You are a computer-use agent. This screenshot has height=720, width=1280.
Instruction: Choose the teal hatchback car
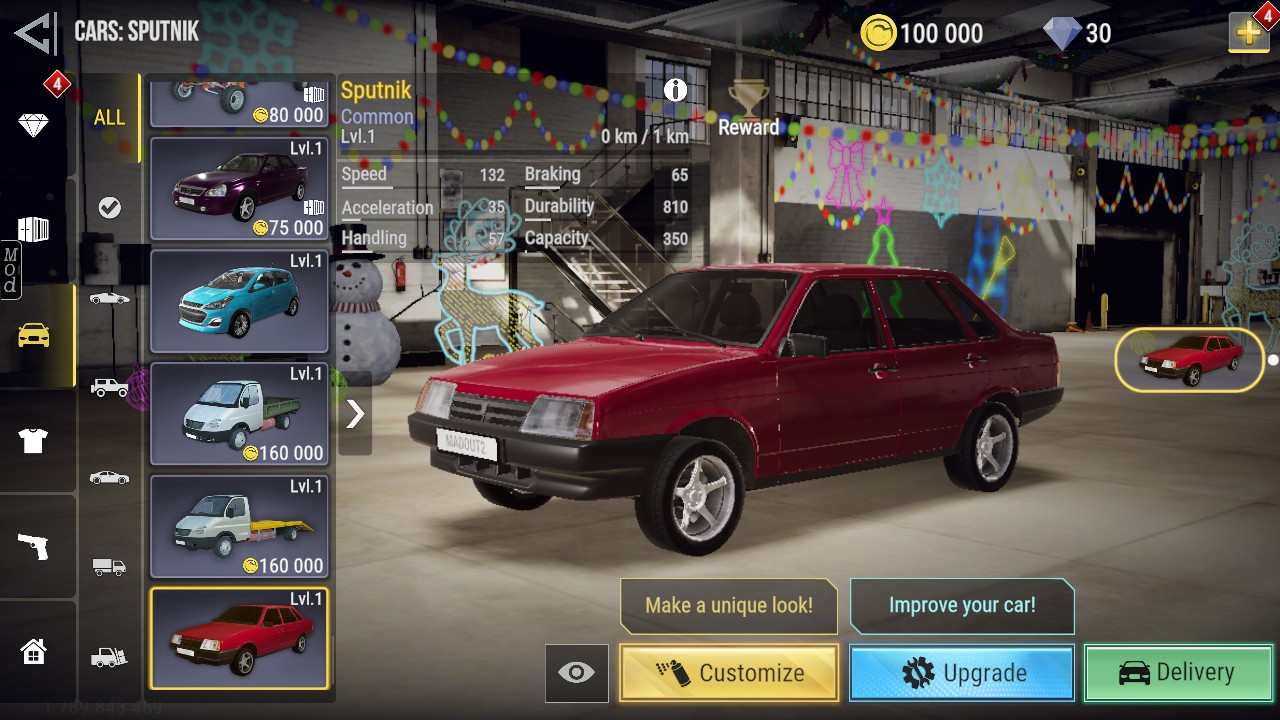(239, 302)
